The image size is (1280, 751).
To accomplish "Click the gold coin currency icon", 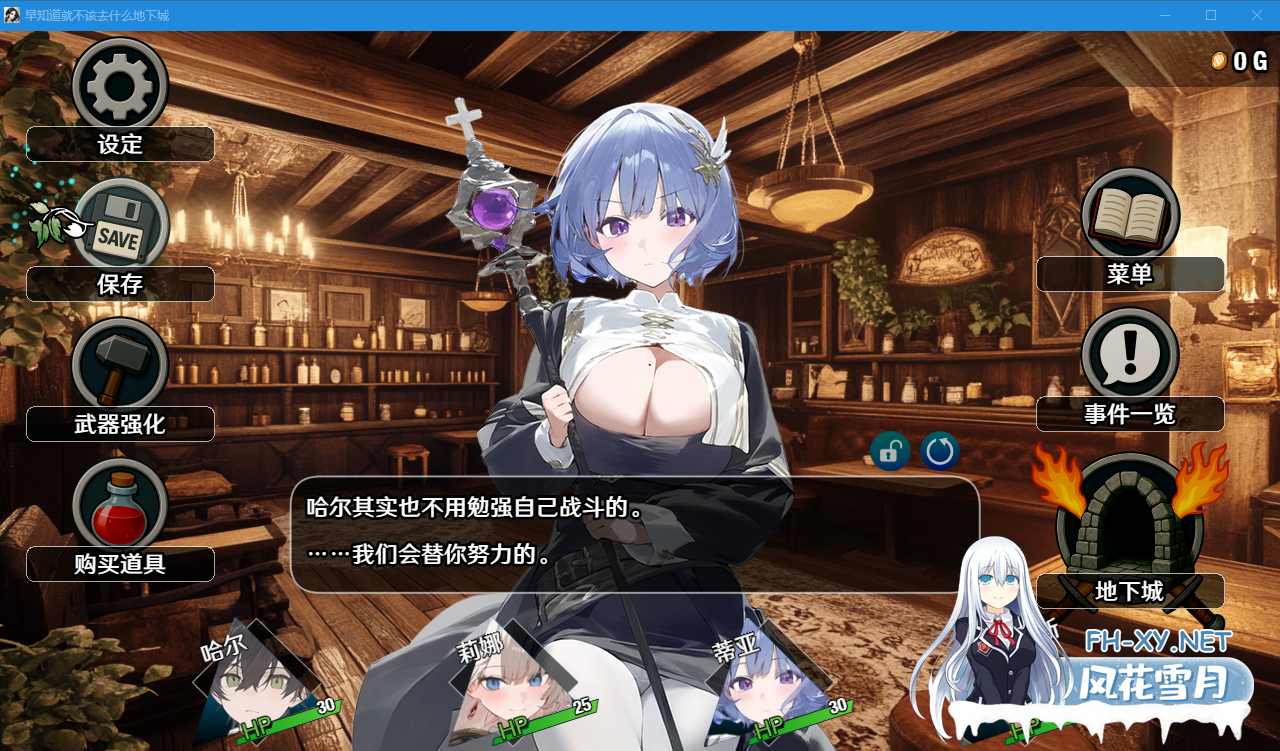I will point(1218,60).
